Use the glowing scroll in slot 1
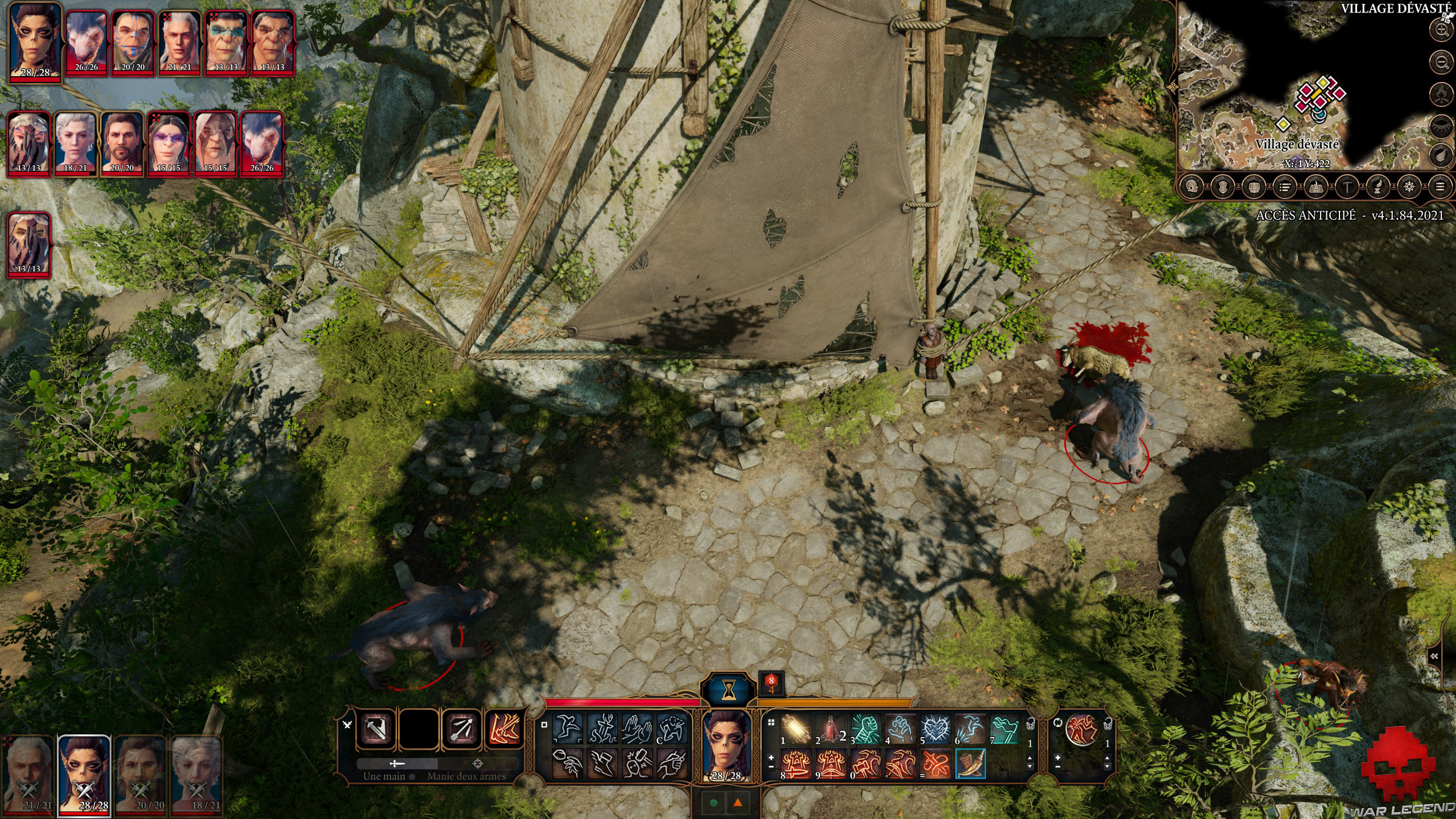Screen dimensions: 1456x819 tap(795, 729)
